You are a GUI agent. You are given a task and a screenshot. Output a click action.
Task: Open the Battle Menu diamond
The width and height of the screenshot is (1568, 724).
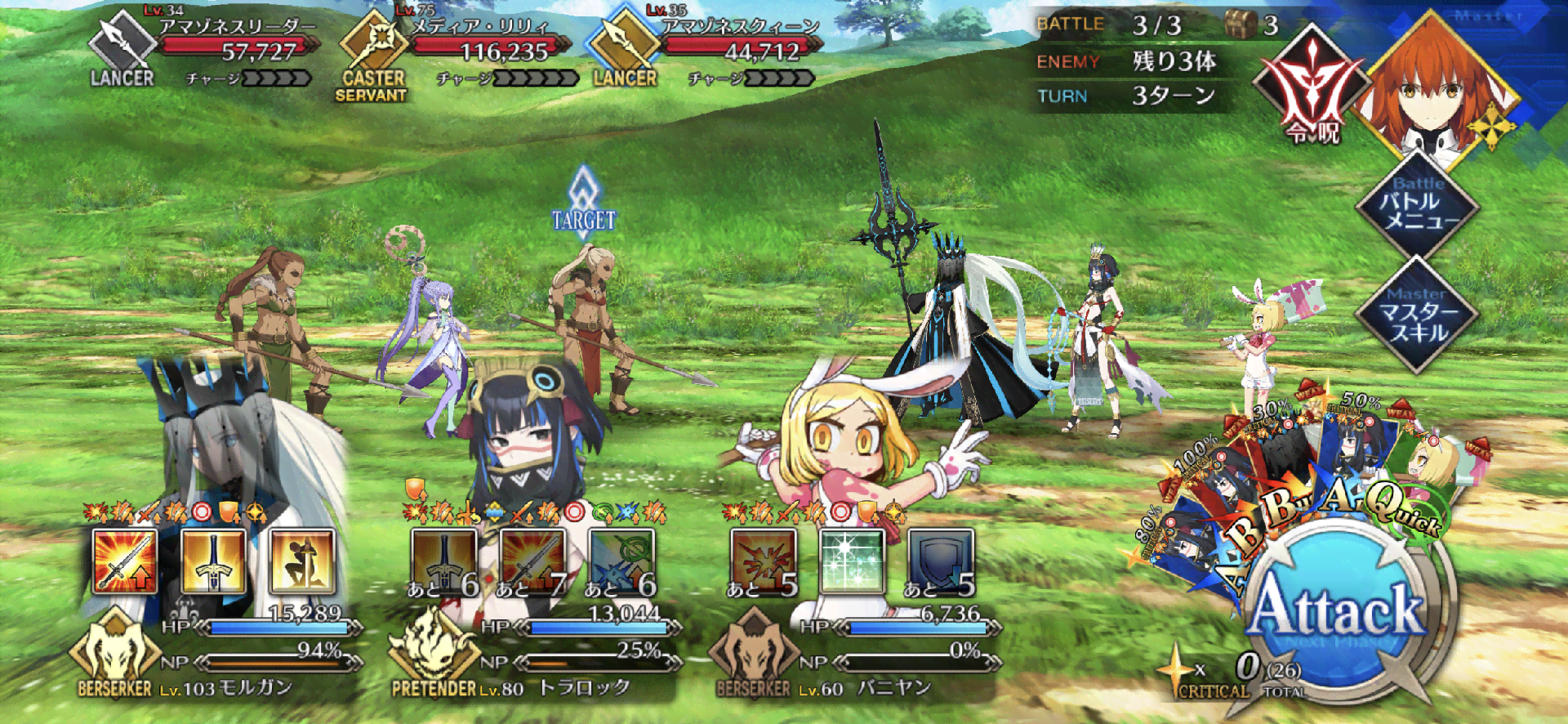point(1418,206)
